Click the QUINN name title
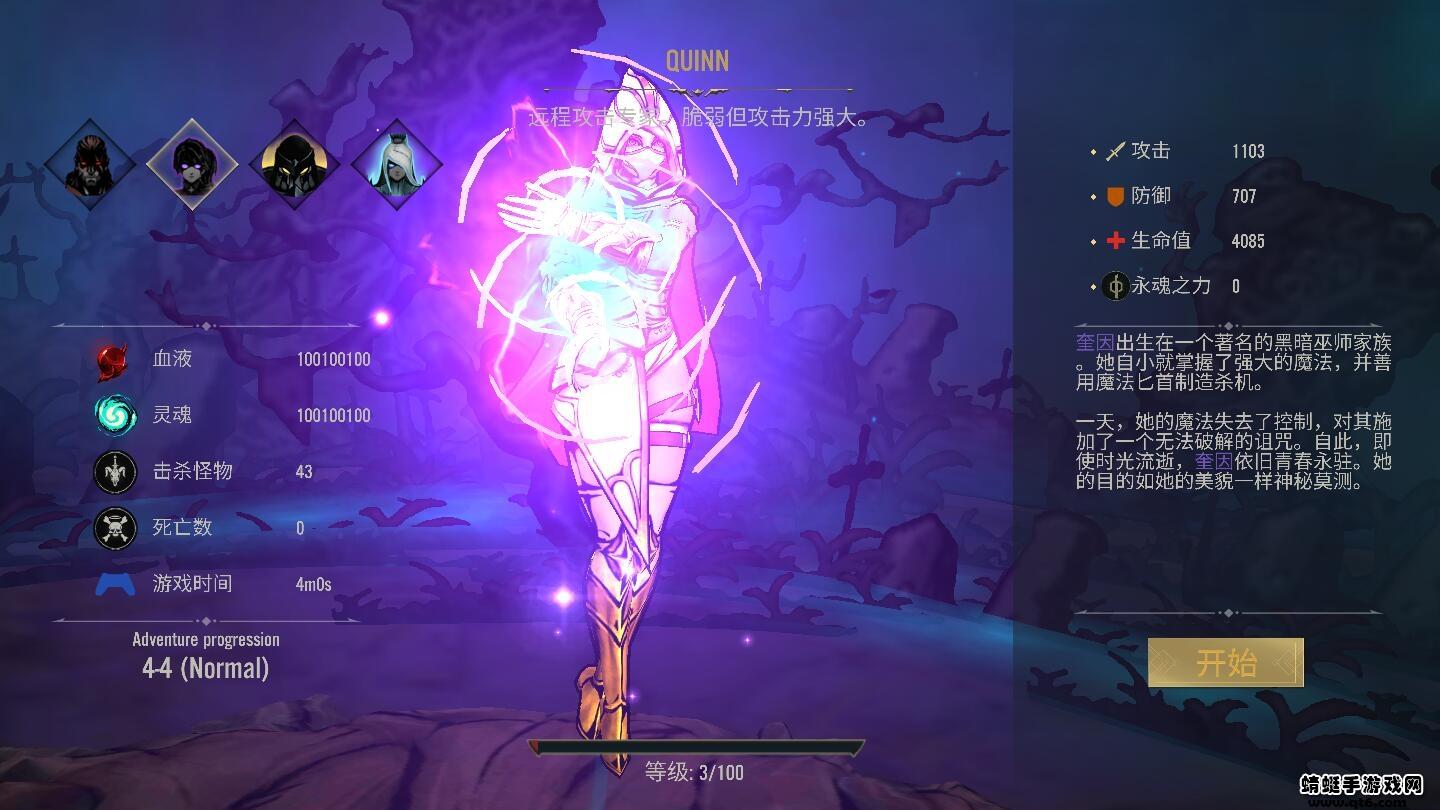This screenshot has height=810, width=1440. (699, 61)
